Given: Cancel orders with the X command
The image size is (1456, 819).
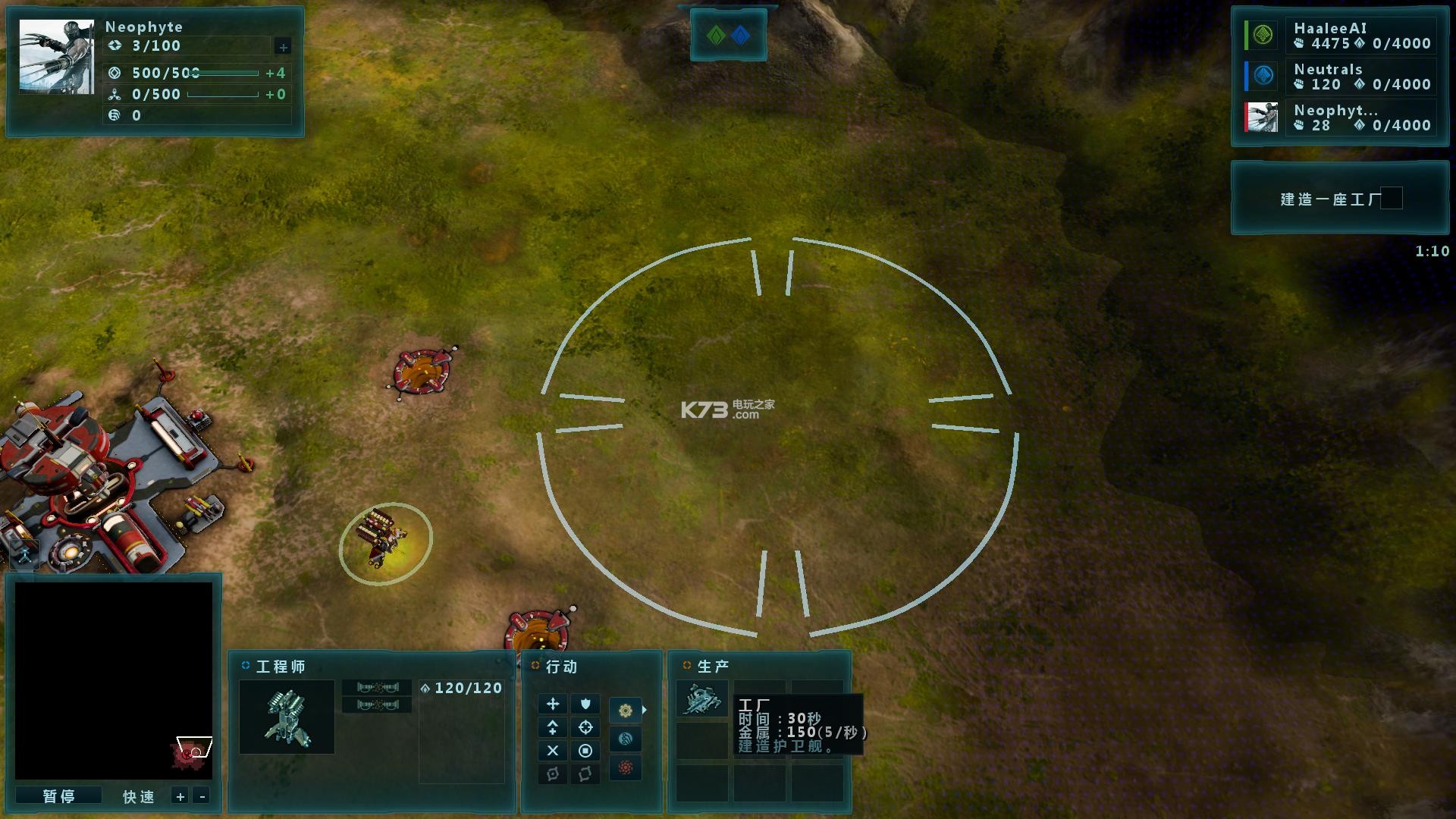Looking at the screenshot, I should click(x=553, y=751).
